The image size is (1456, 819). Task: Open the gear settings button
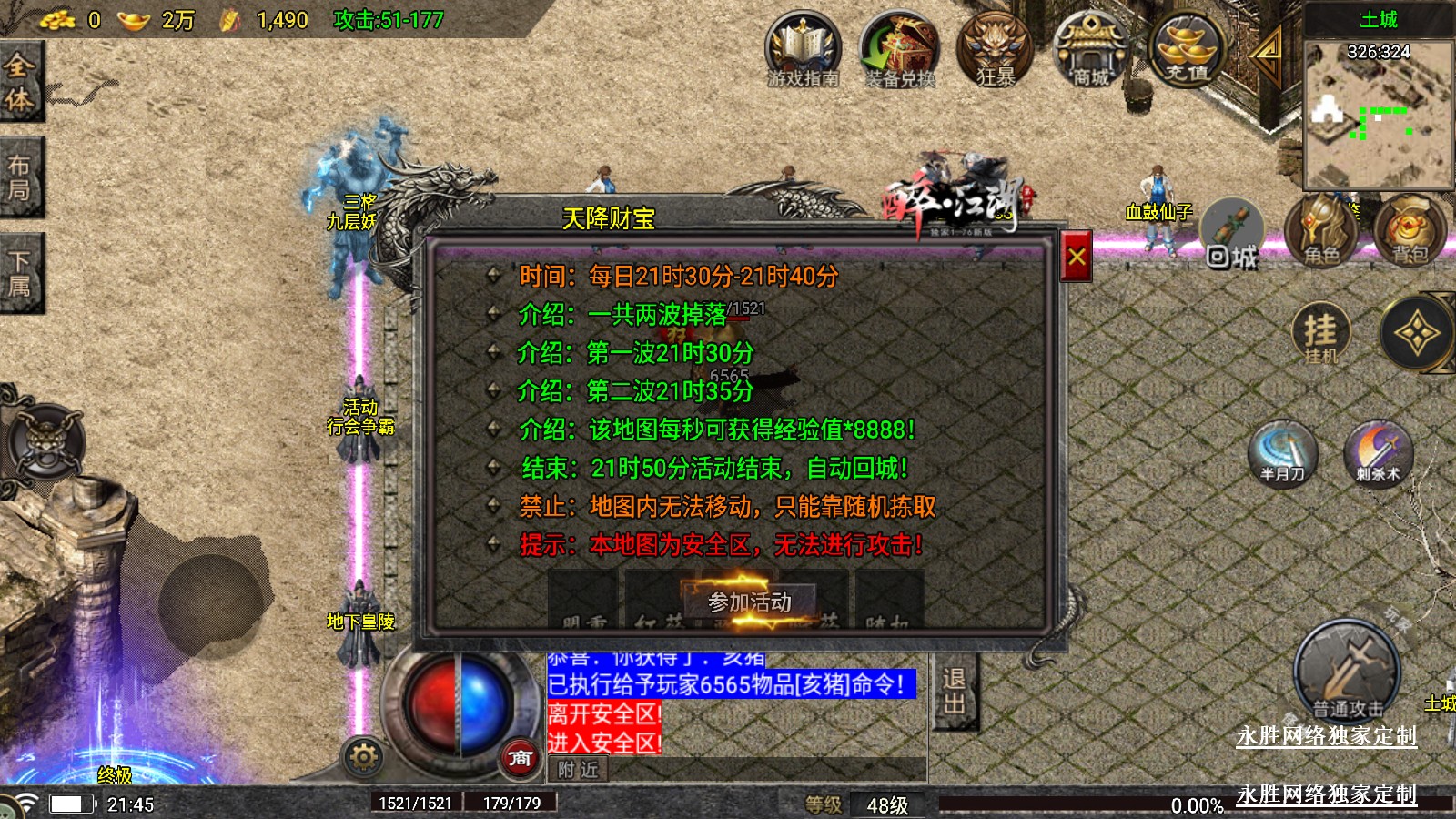pyautogui.click(x=363, y=756)
